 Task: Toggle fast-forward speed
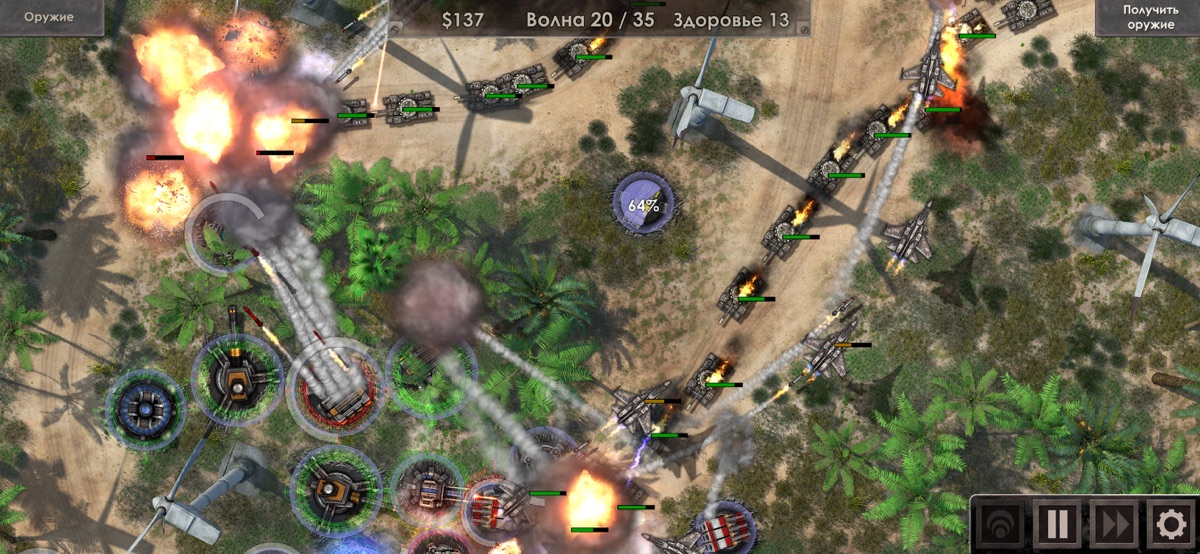[x=1112, y=524]
